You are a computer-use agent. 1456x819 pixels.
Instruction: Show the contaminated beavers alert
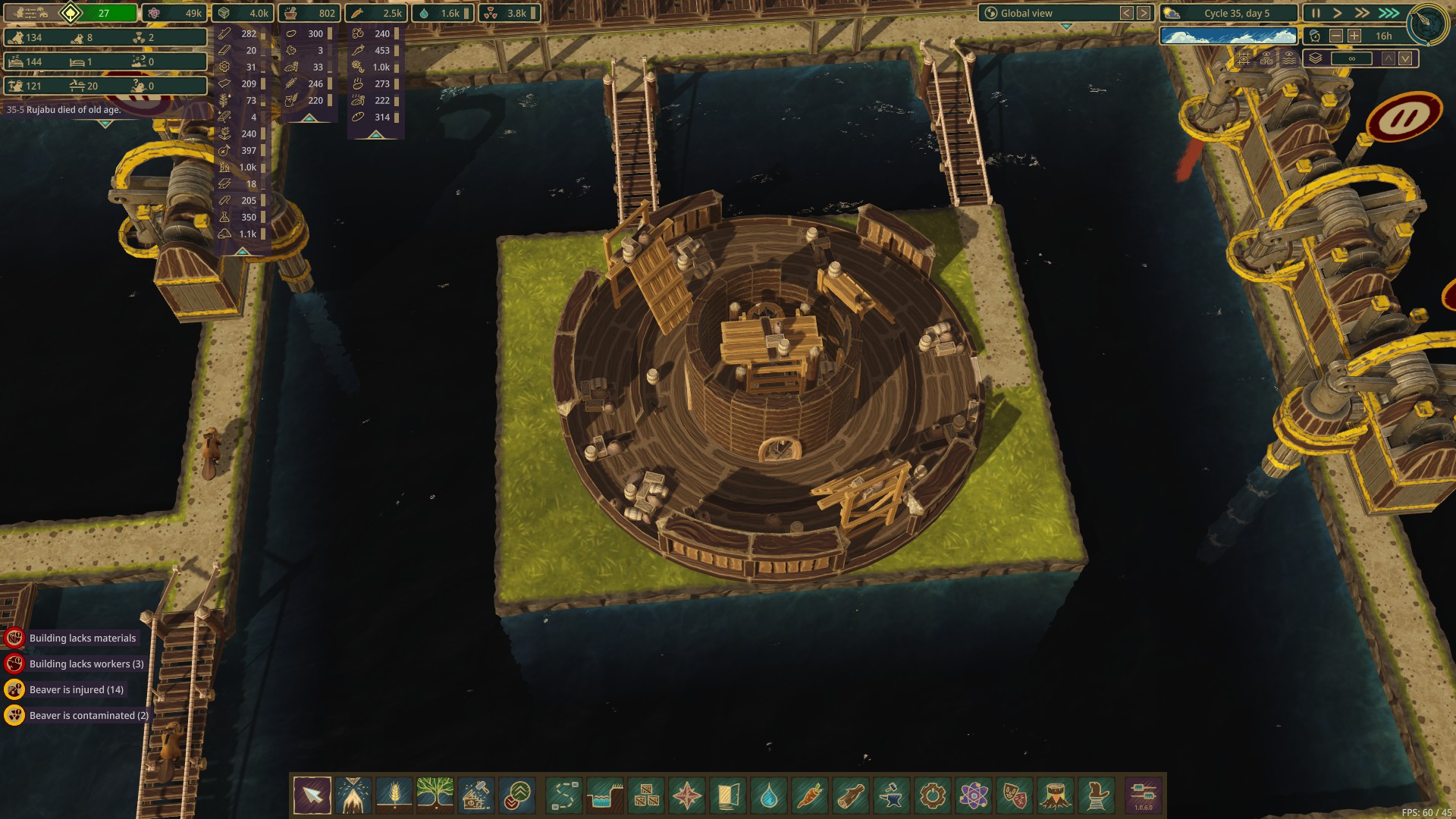(x=88, y=716)
